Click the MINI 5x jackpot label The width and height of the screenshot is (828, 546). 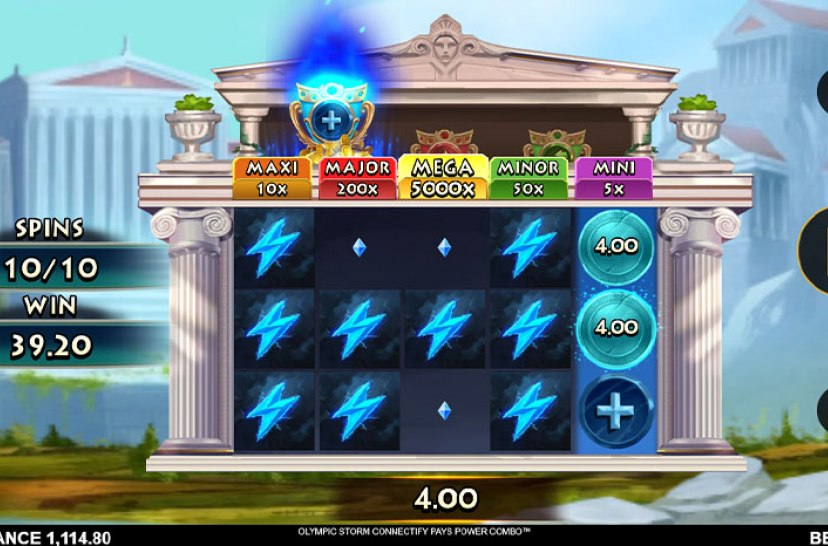tap(613, 178)
